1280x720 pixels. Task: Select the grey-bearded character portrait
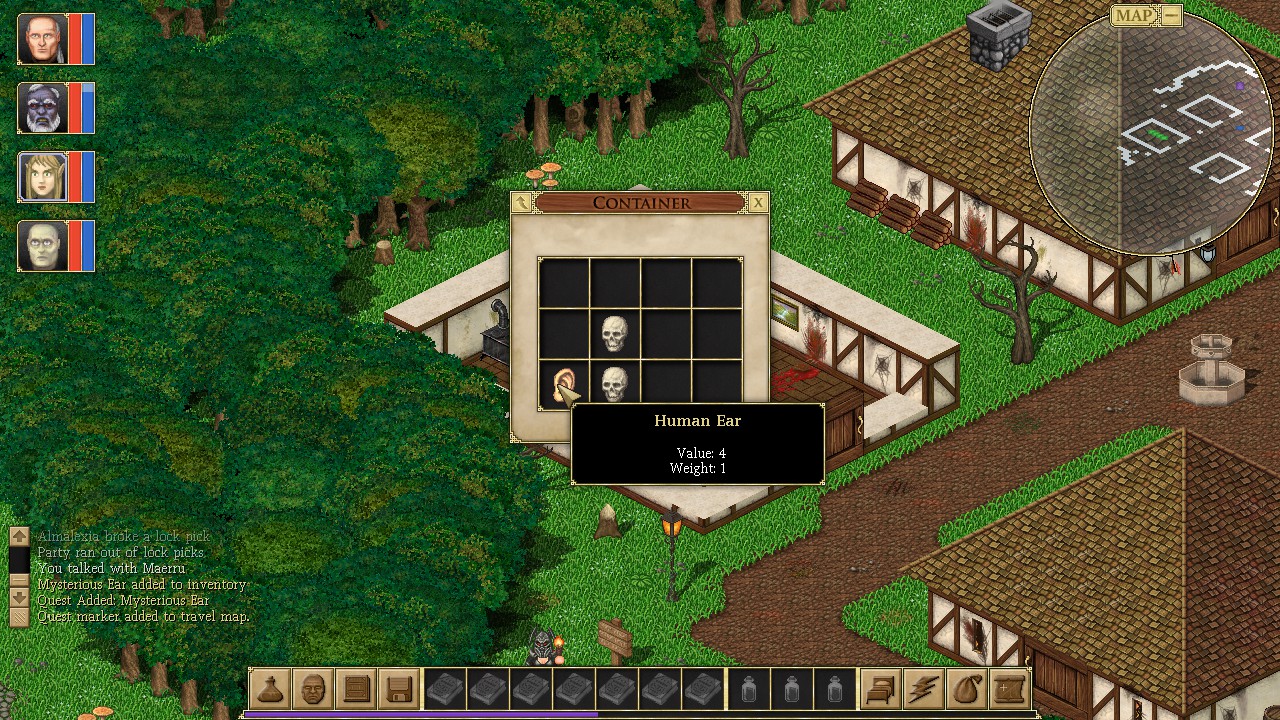[x=42, y=108]
